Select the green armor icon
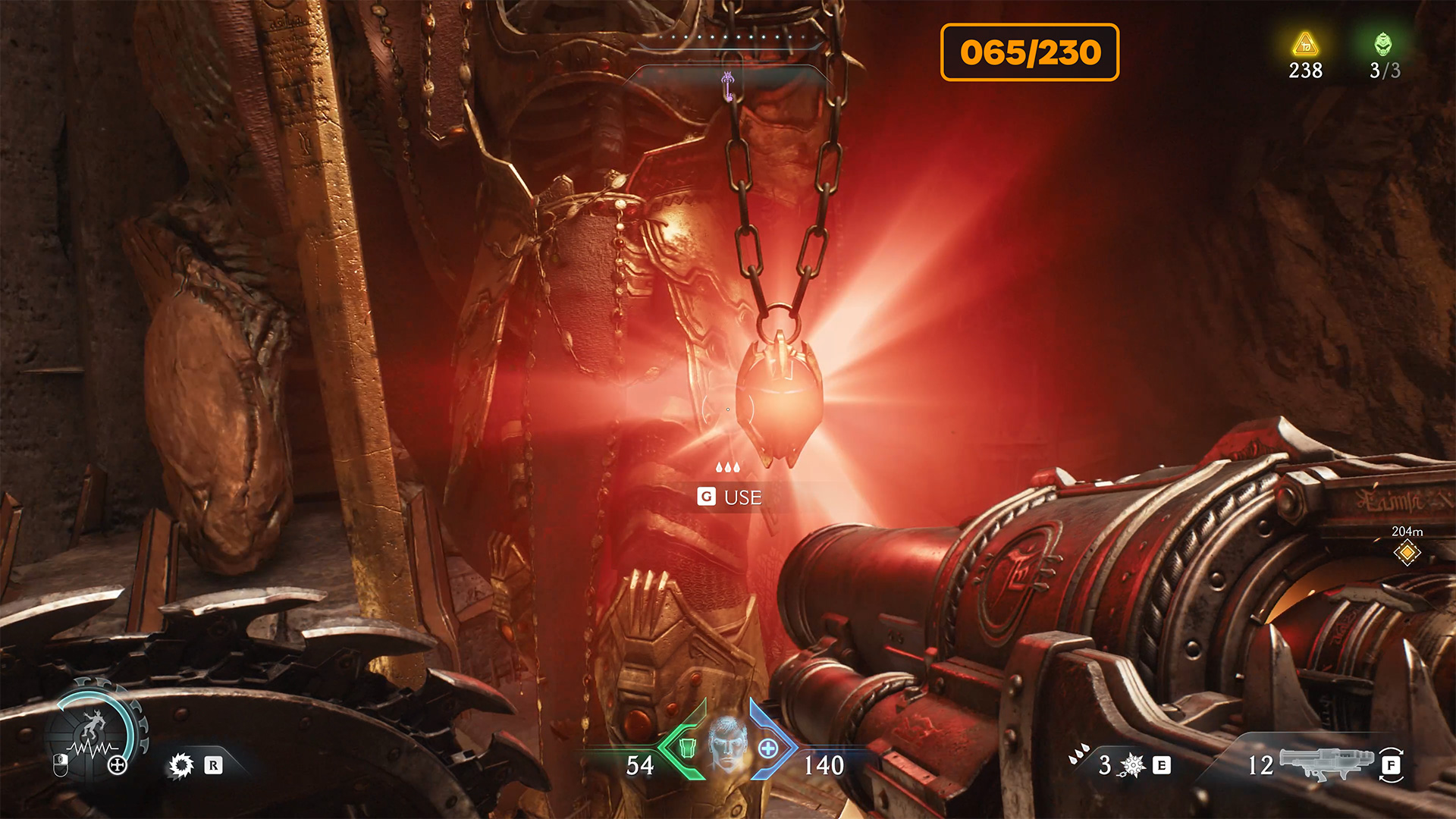 (x=687, y=748)
